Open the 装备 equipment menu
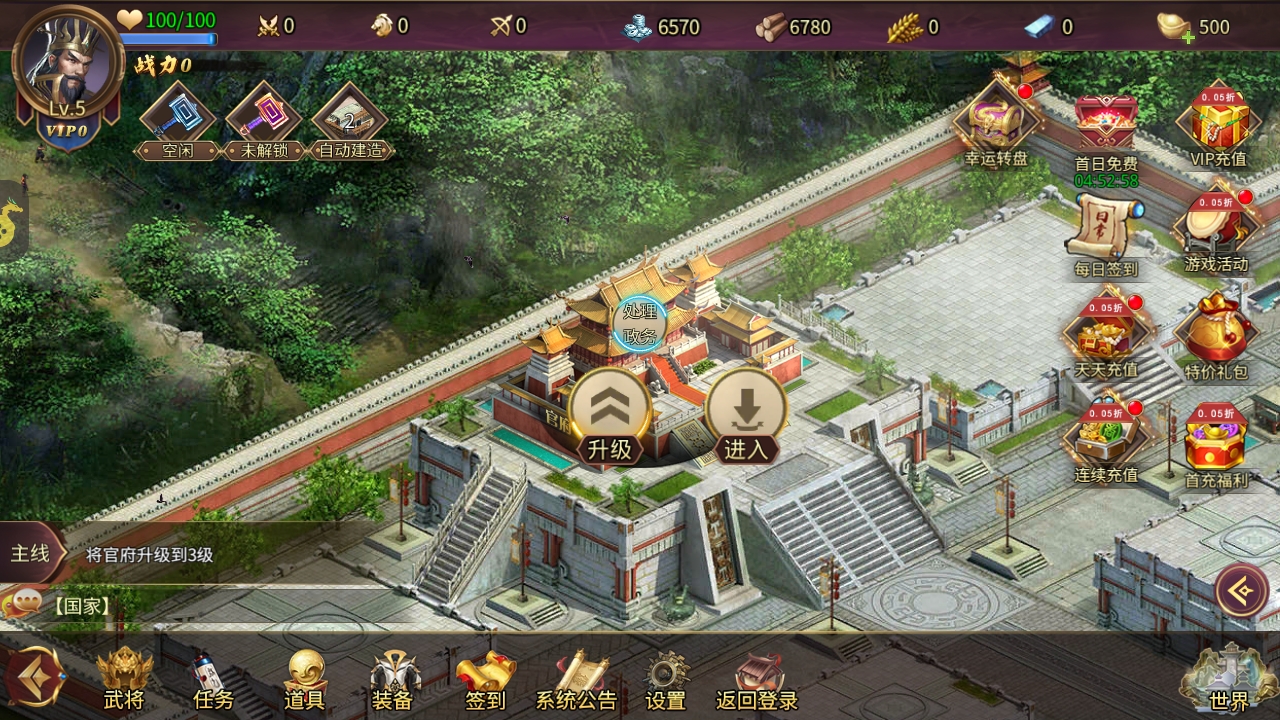This screenshot has width=1280, height=720. coord(393,680)
